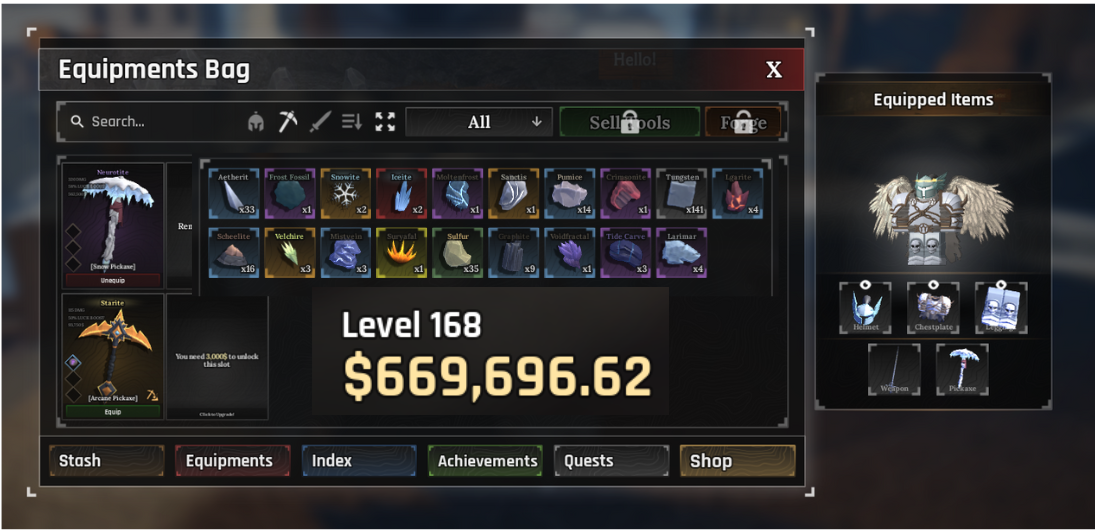Choose the Tungsten ore stack
Screen dimensions: 1095x531
[682, 193]
